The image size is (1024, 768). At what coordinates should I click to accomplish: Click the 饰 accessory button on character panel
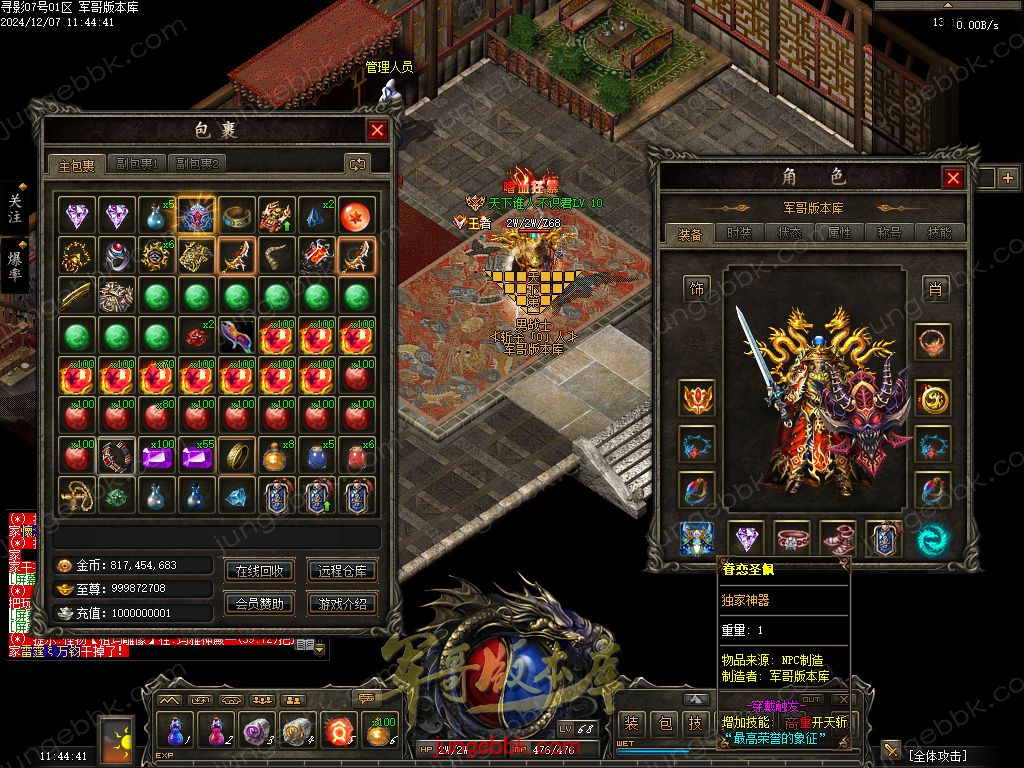696,288
